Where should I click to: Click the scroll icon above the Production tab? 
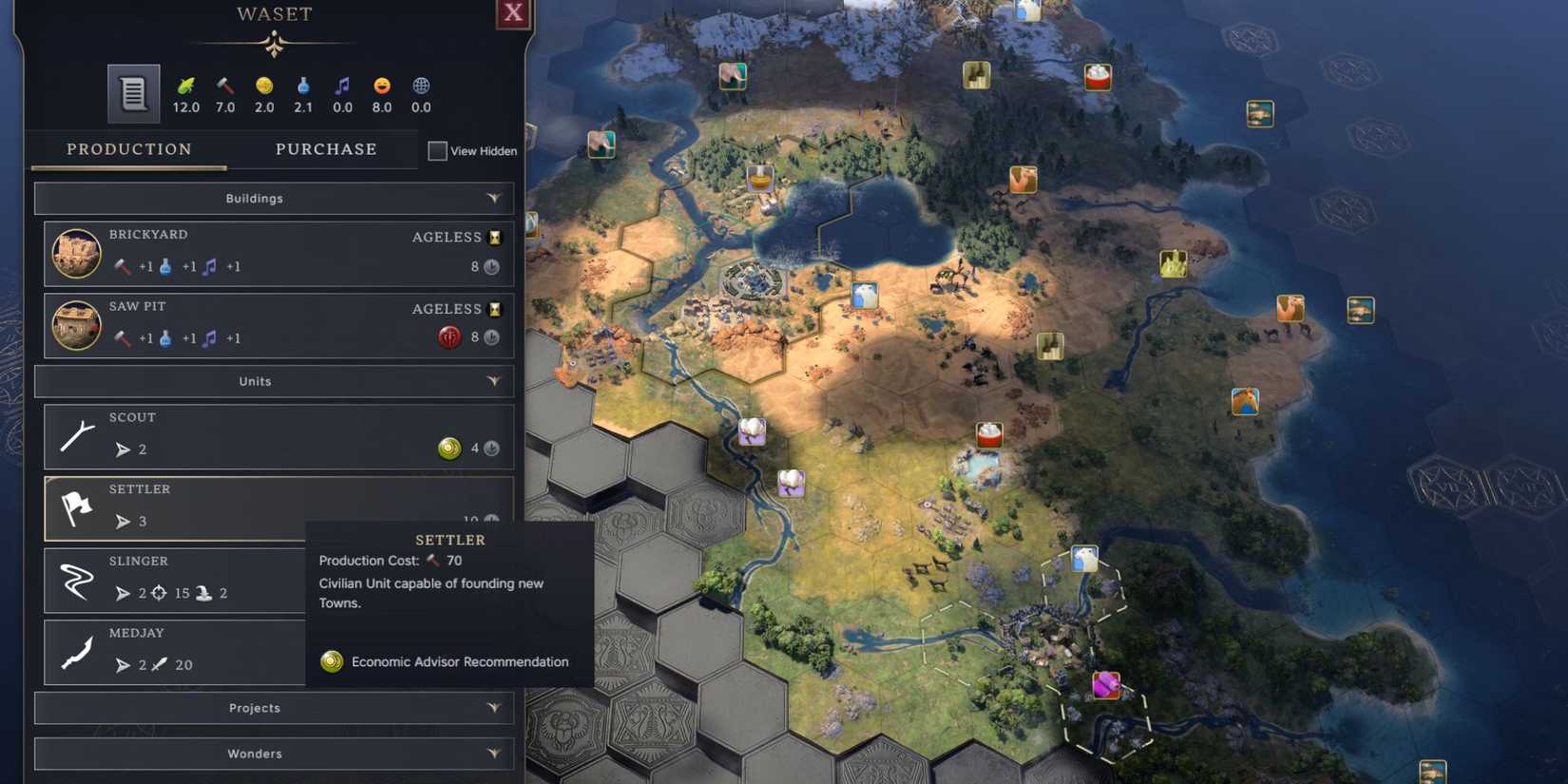click(132, 93)
